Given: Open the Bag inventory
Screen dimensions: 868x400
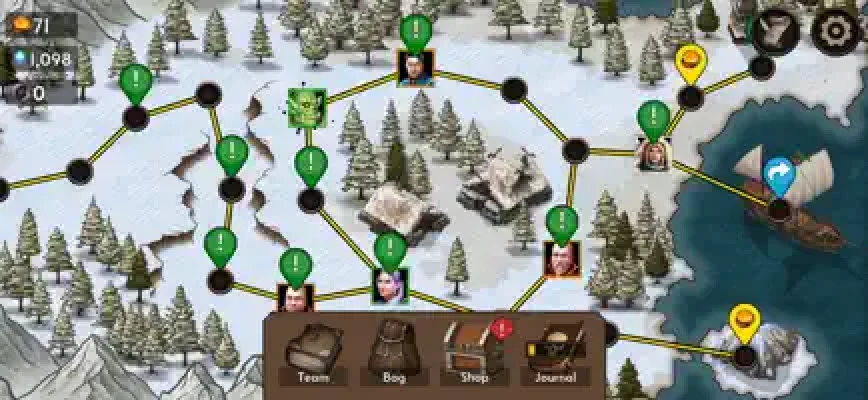Looking at the screenshot, I should (393, 352).
